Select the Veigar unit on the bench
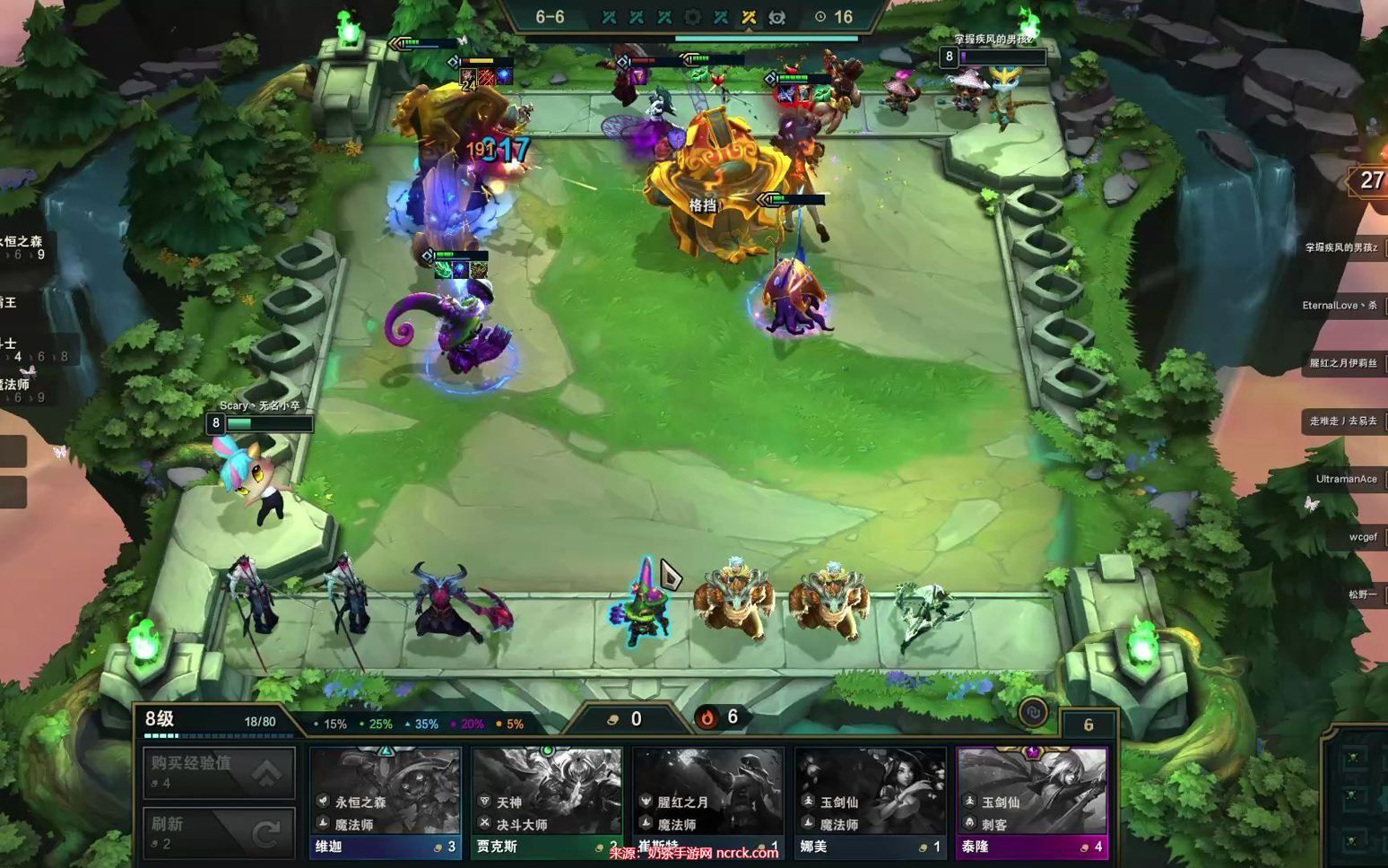Image resolution: width=1388 pixels, height=868 pixels. tap(642, 601)
